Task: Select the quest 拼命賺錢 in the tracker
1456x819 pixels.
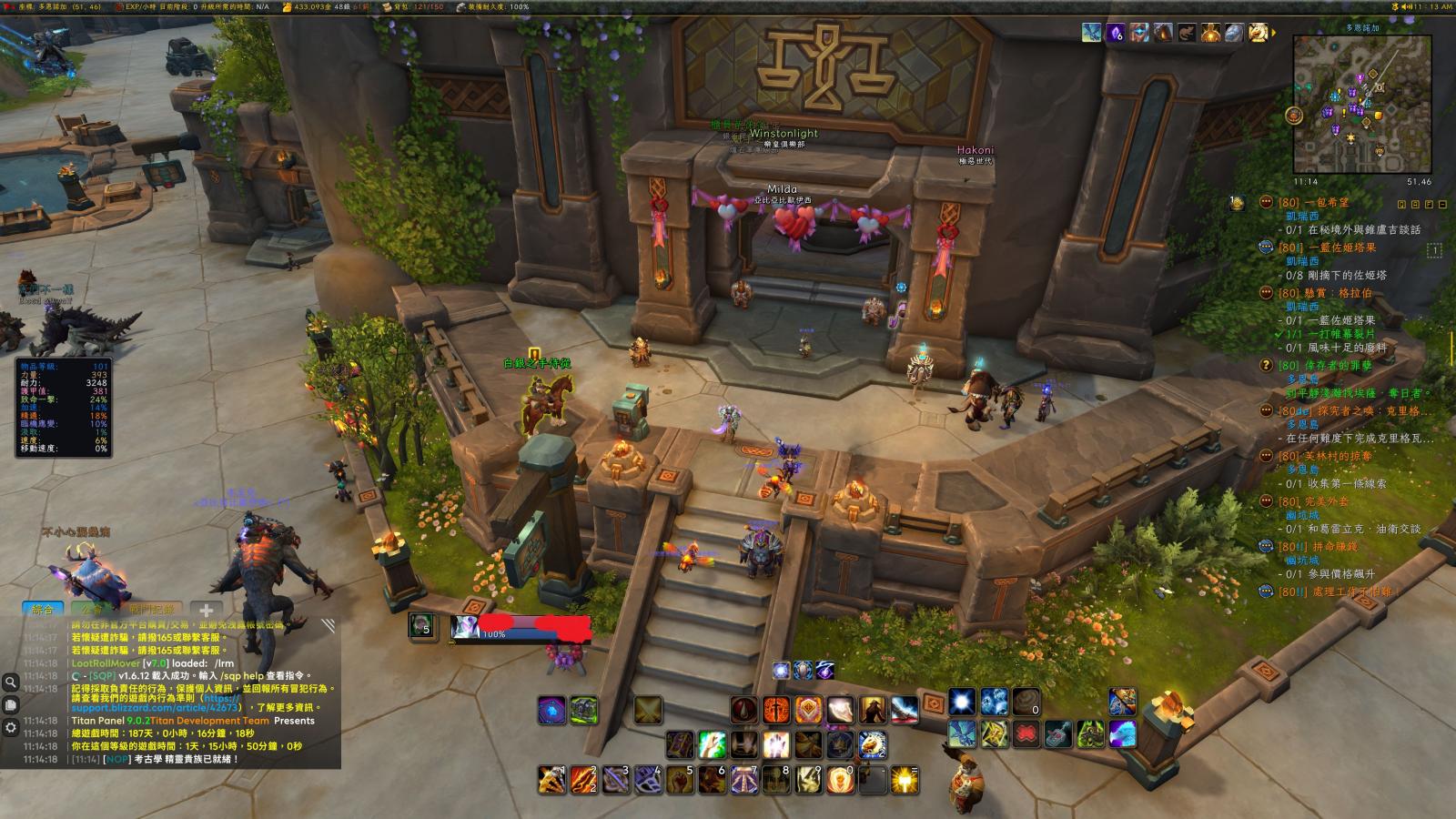Action: click(x=1334, y=547)
